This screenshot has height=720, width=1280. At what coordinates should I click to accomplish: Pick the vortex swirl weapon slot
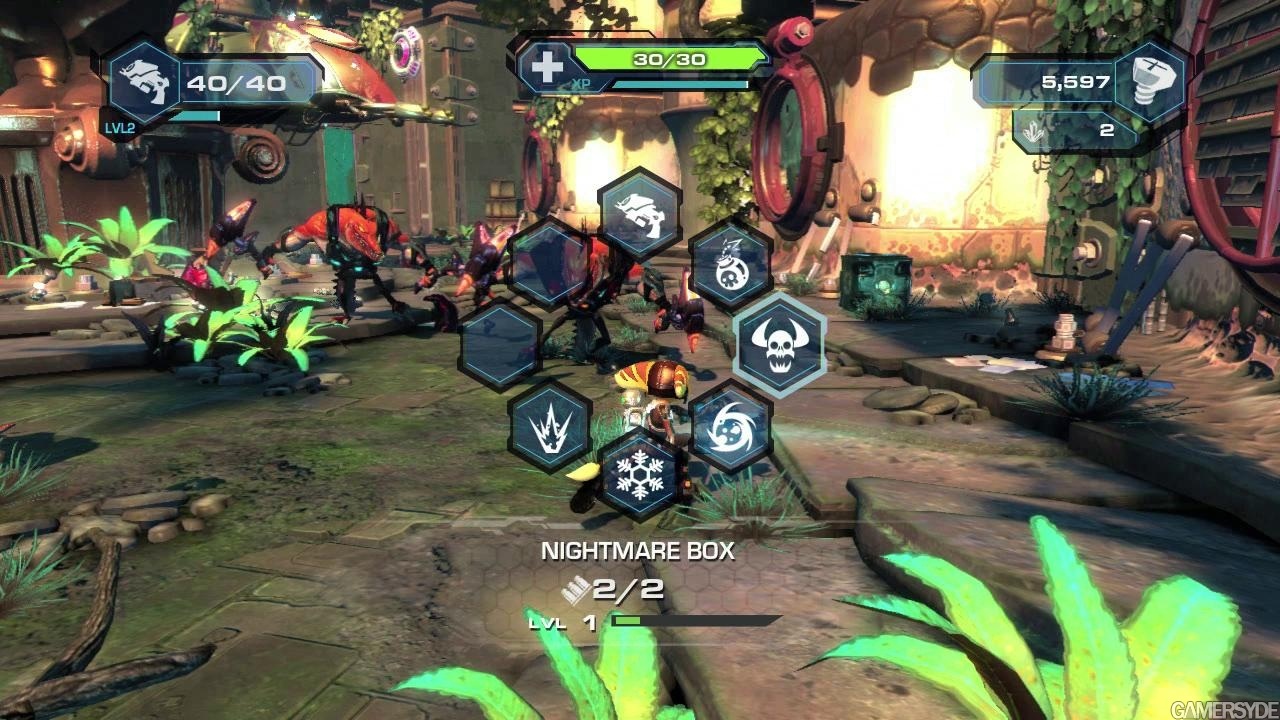coord(731,427)
